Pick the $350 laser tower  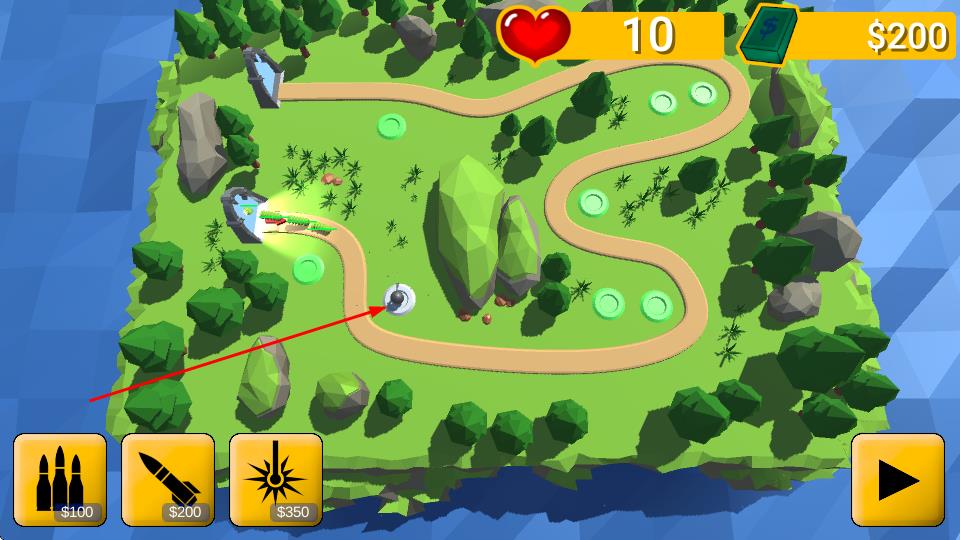coord(276,479)
